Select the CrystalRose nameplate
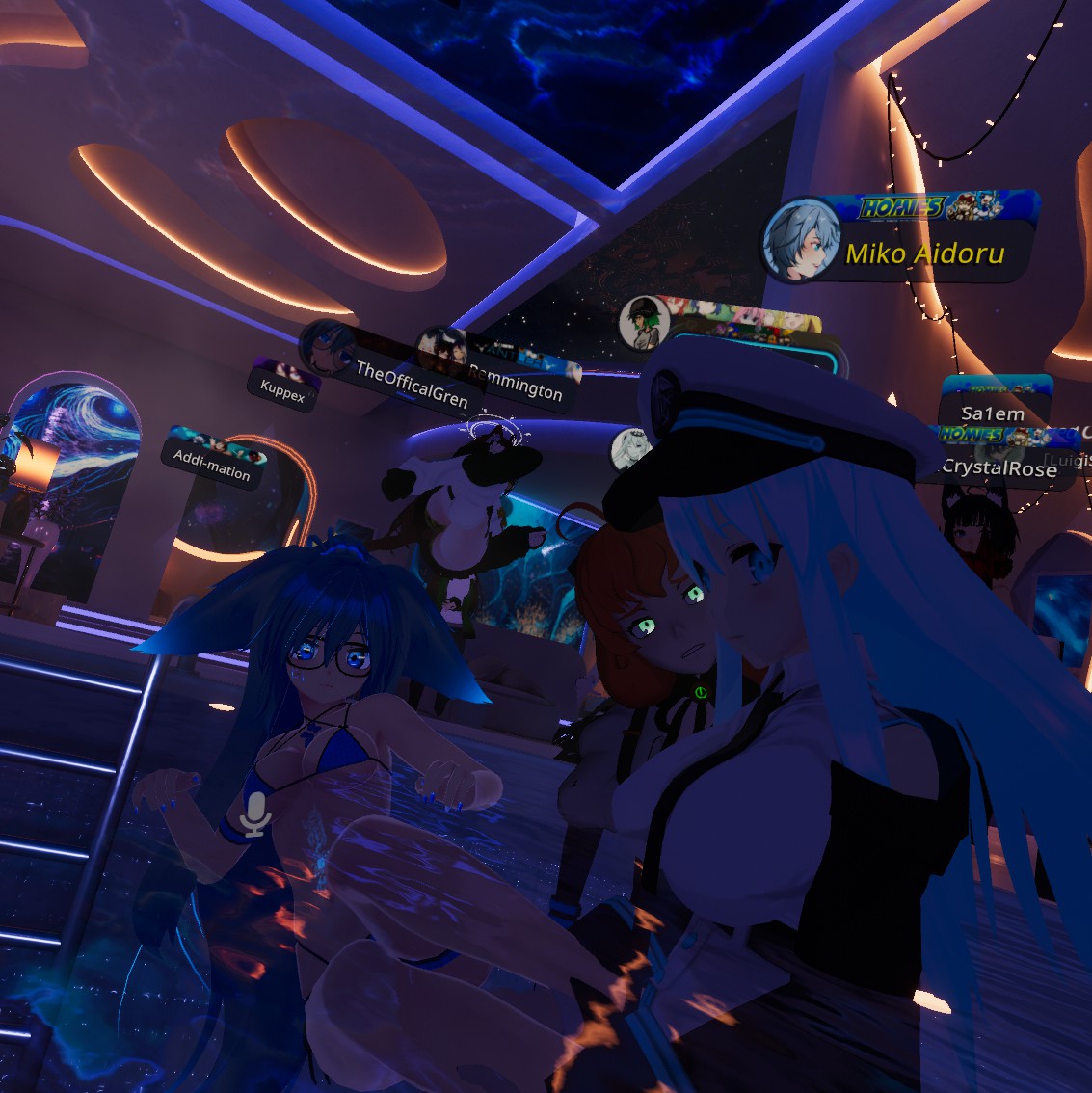Image resolution: width=1092 pixels, height=1093 pixels. [999, 468]
